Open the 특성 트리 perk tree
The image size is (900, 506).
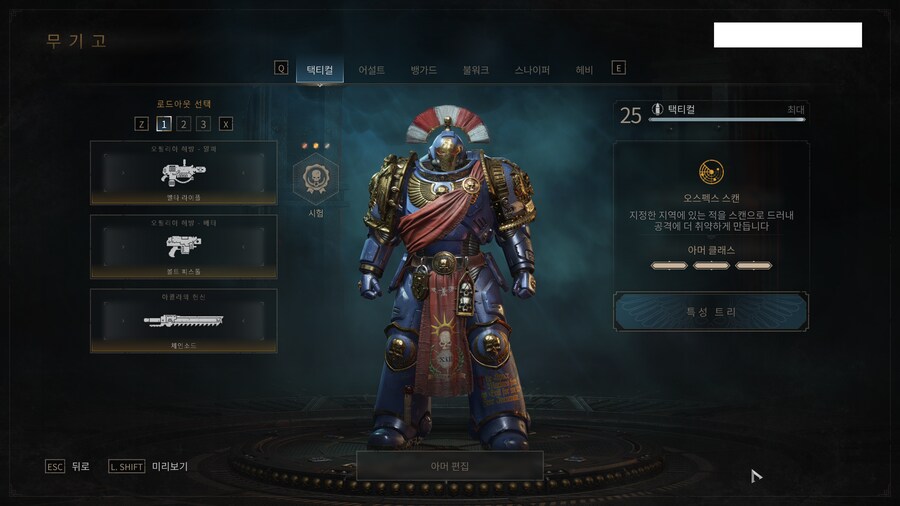point(711,312)
